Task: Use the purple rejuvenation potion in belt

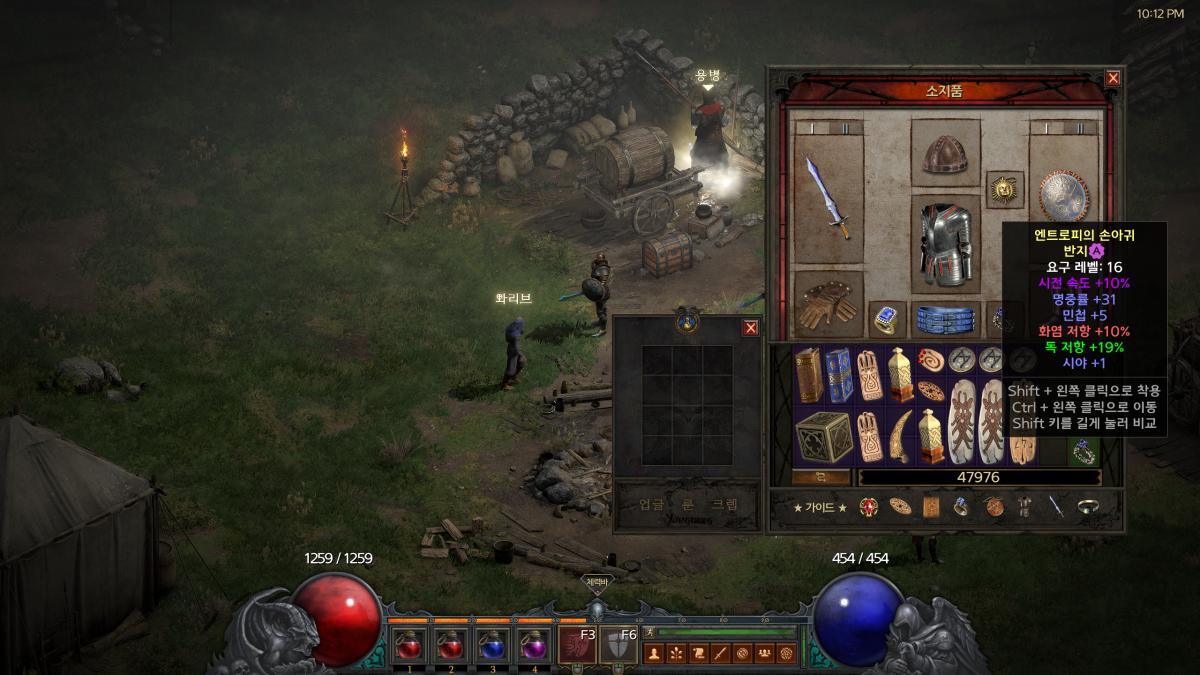Action: (535, 645)
